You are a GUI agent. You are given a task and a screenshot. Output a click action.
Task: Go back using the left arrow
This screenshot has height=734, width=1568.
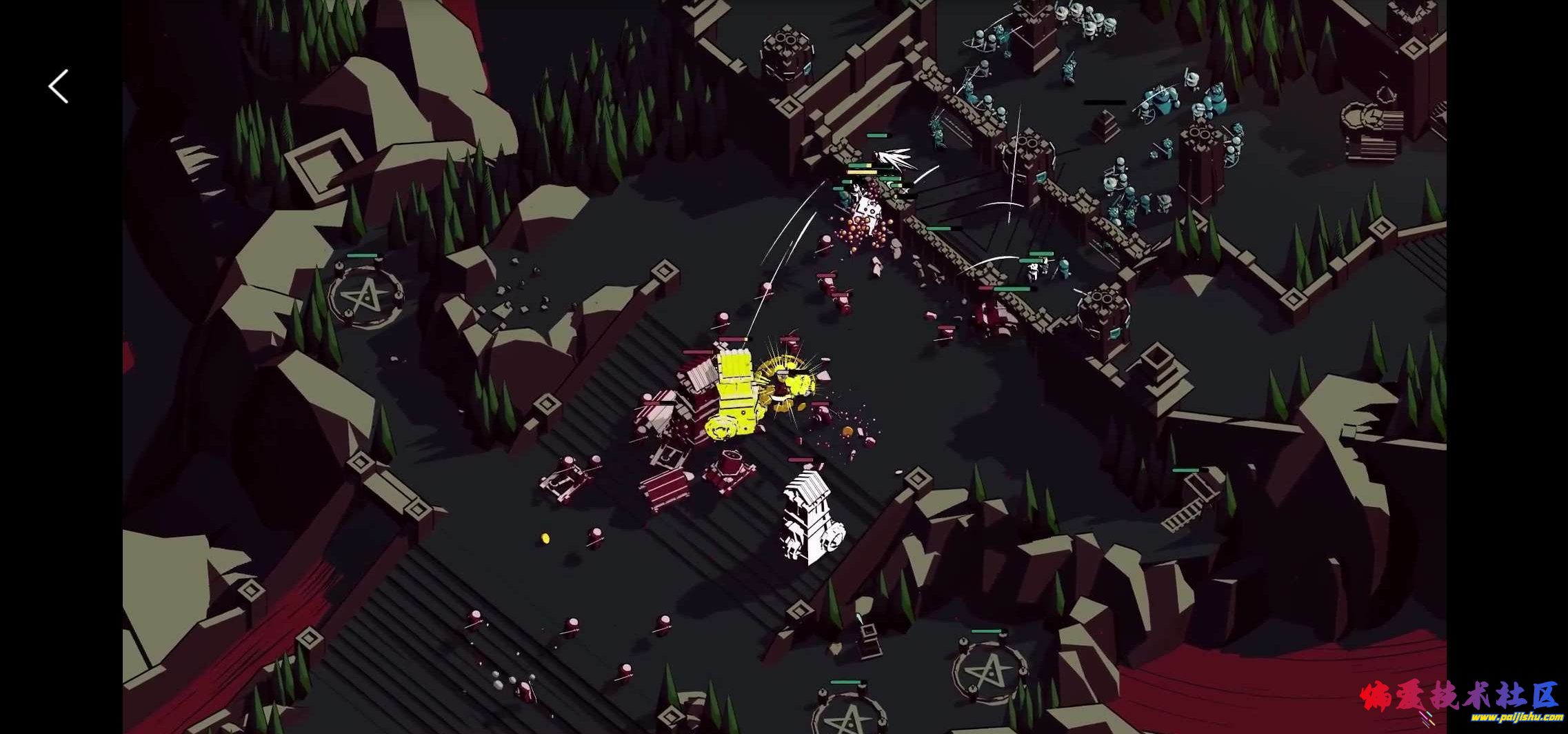click(x=59, y=87)
